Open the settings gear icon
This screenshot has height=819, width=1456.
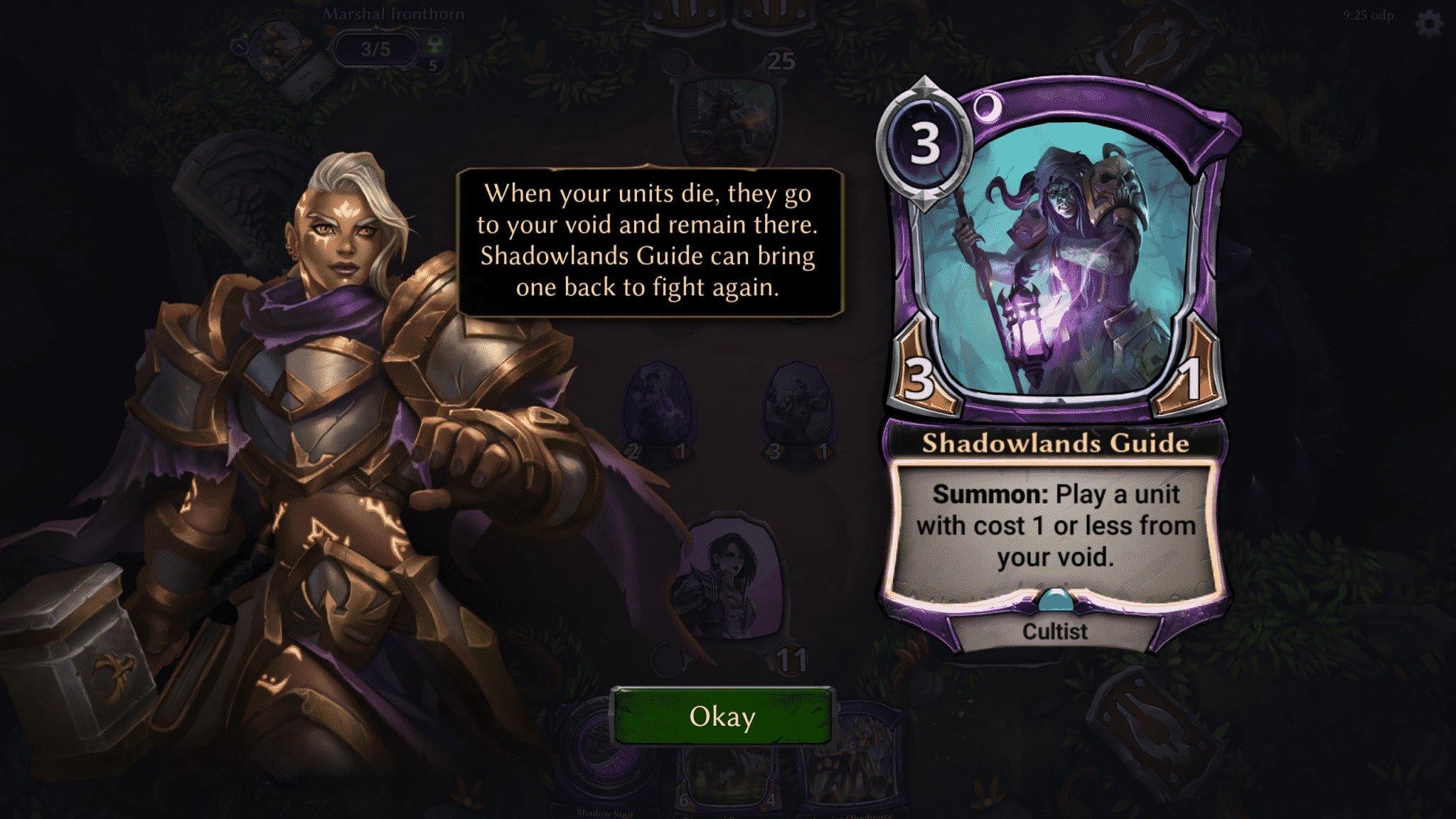pos(1429,24)
